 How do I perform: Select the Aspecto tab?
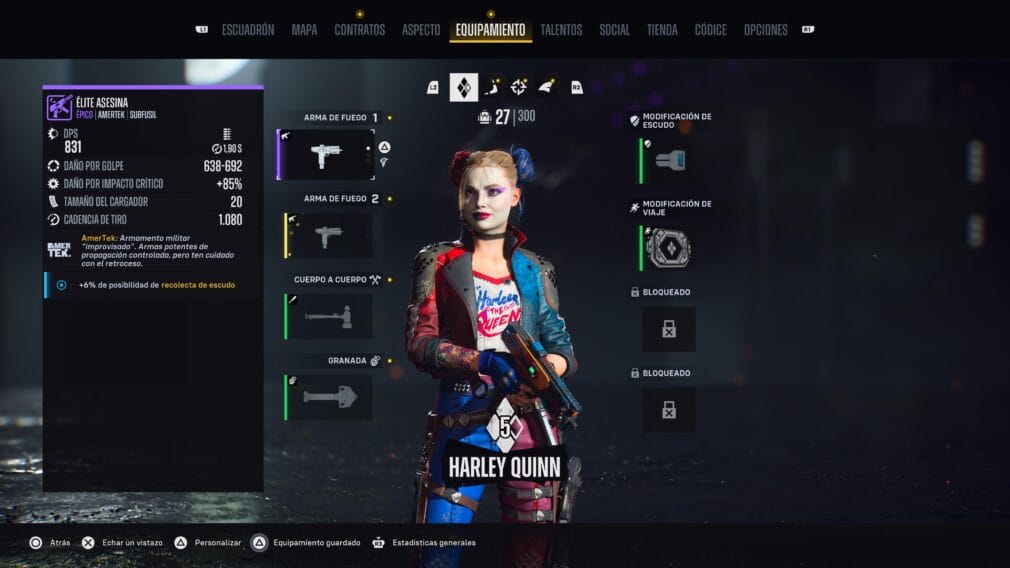[x=421, y=30]
